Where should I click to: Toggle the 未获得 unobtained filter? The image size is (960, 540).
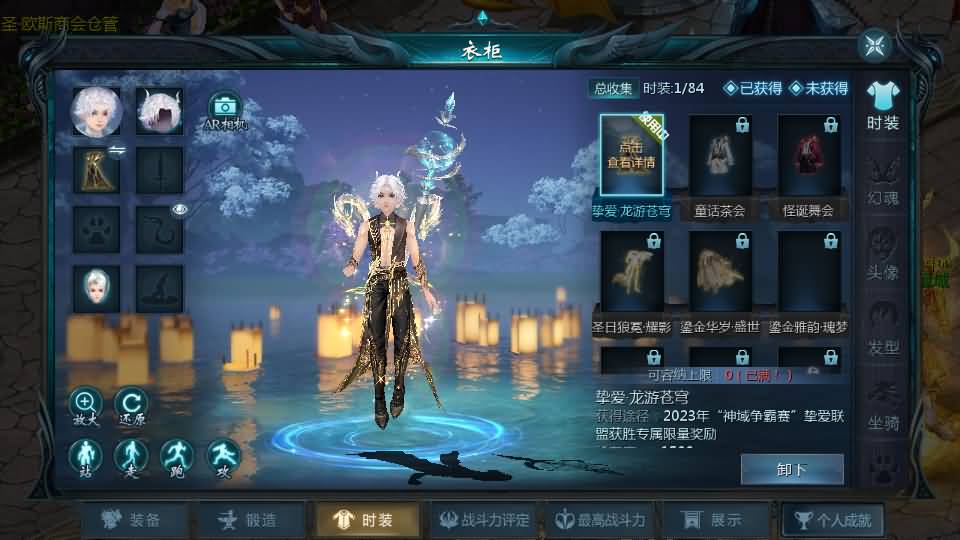tap(818, 88)
